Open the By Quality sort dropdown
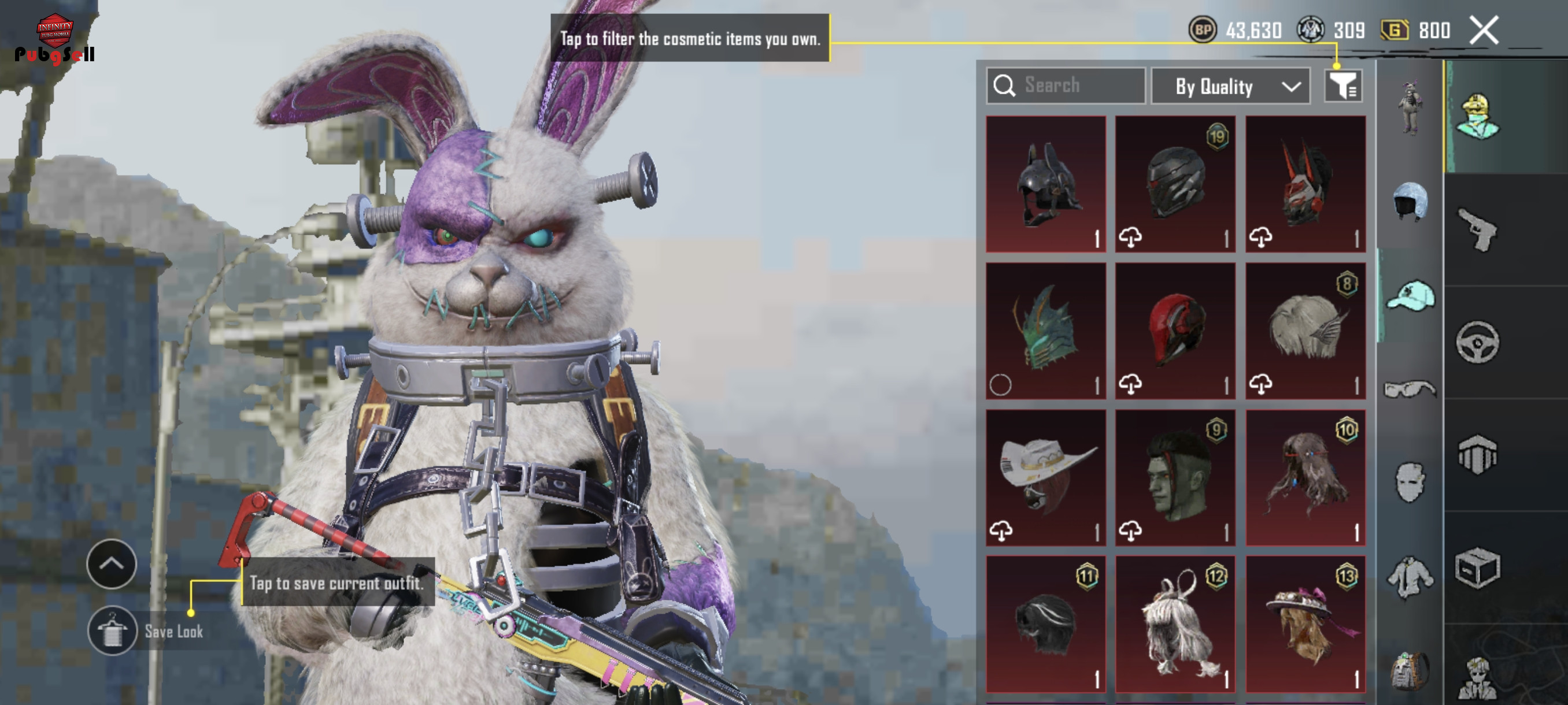 1230,86
